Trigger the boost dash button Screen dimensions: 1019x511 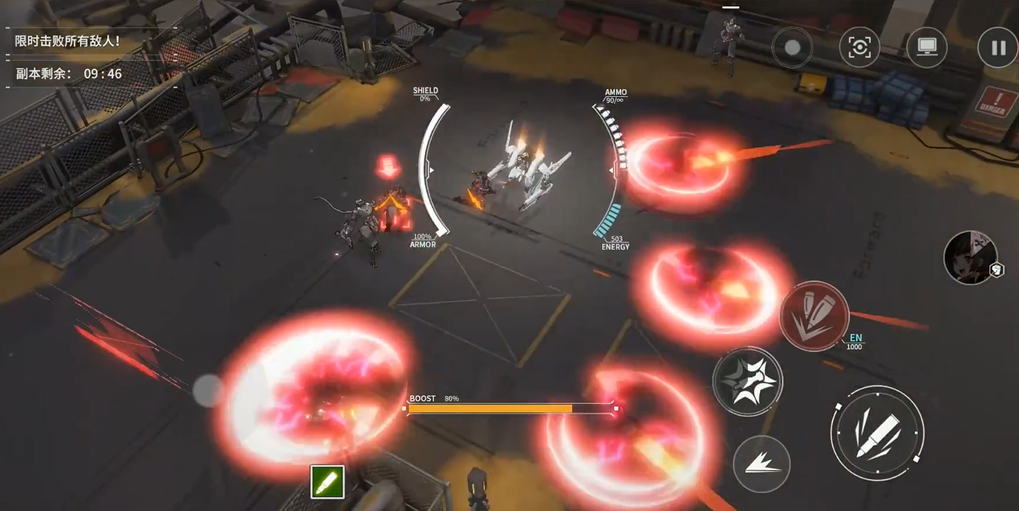click(761, 462)
